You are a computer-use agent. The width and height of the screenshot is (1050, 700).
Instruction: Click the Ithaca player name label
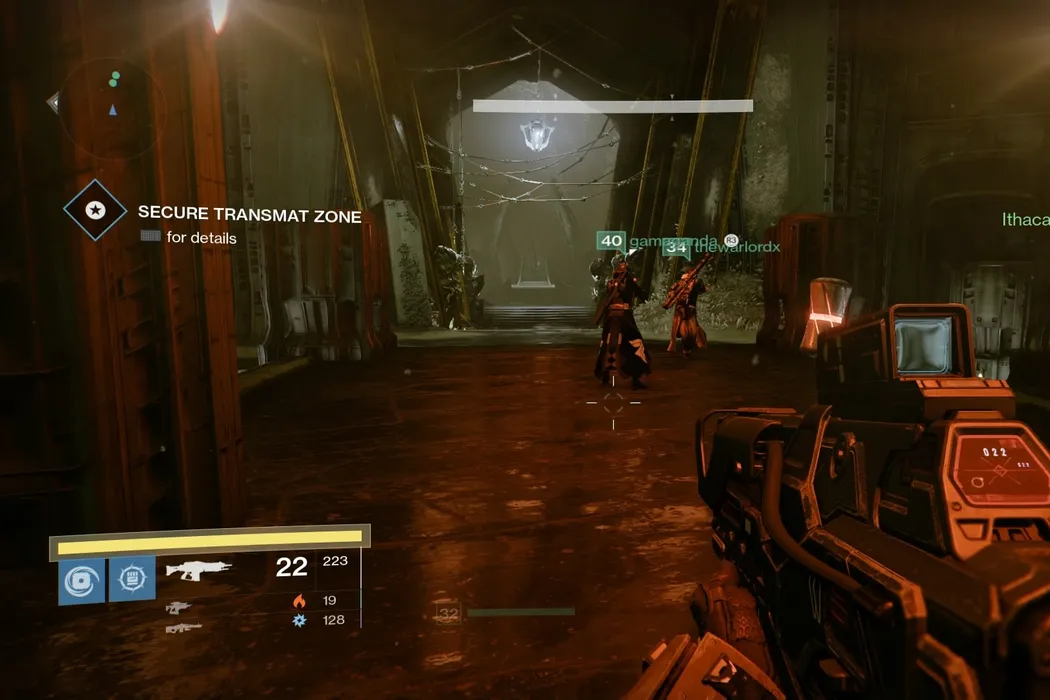[1025, 219]
